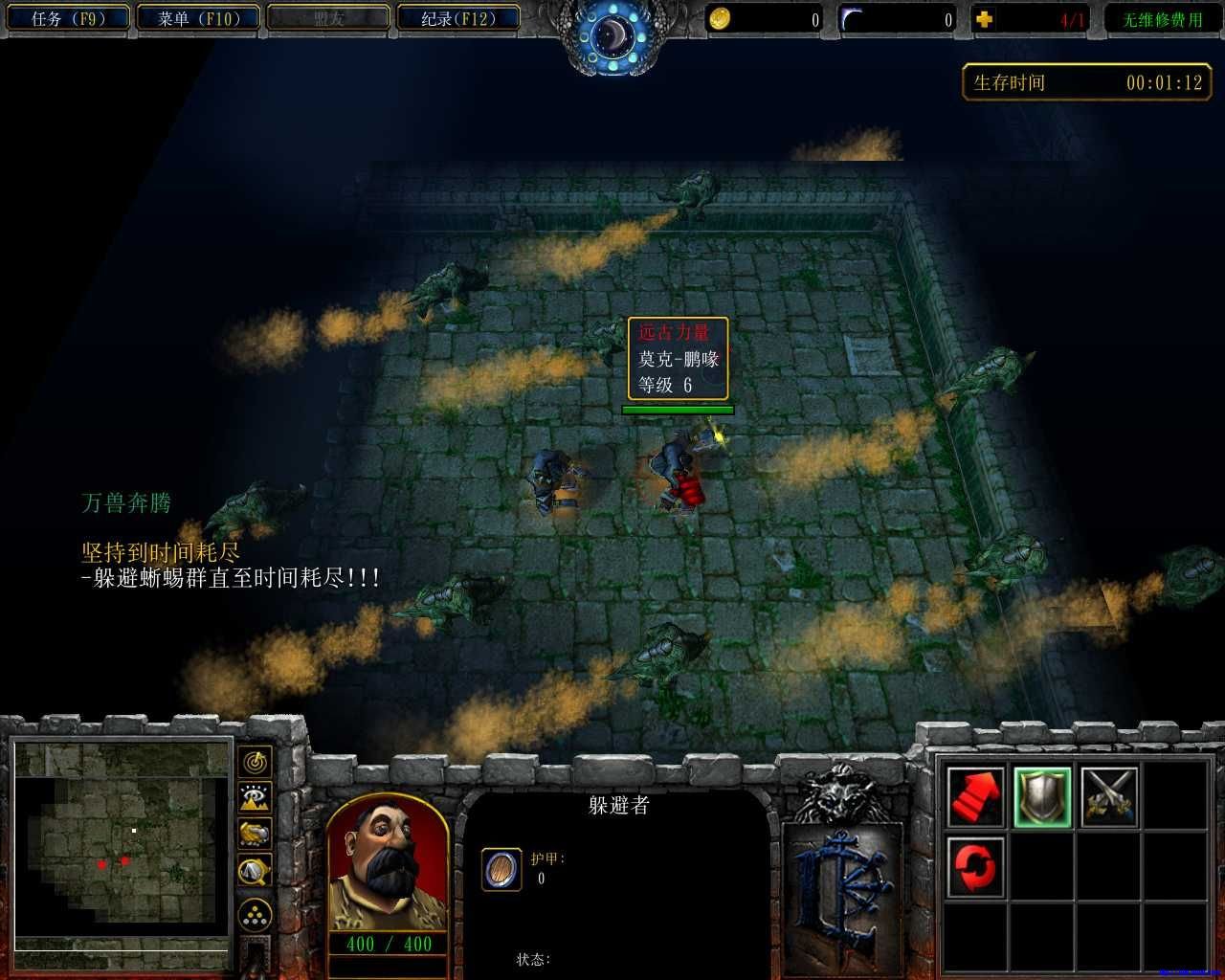
Task: Click the 盟友 allies button
Action: tap(328, 18)
